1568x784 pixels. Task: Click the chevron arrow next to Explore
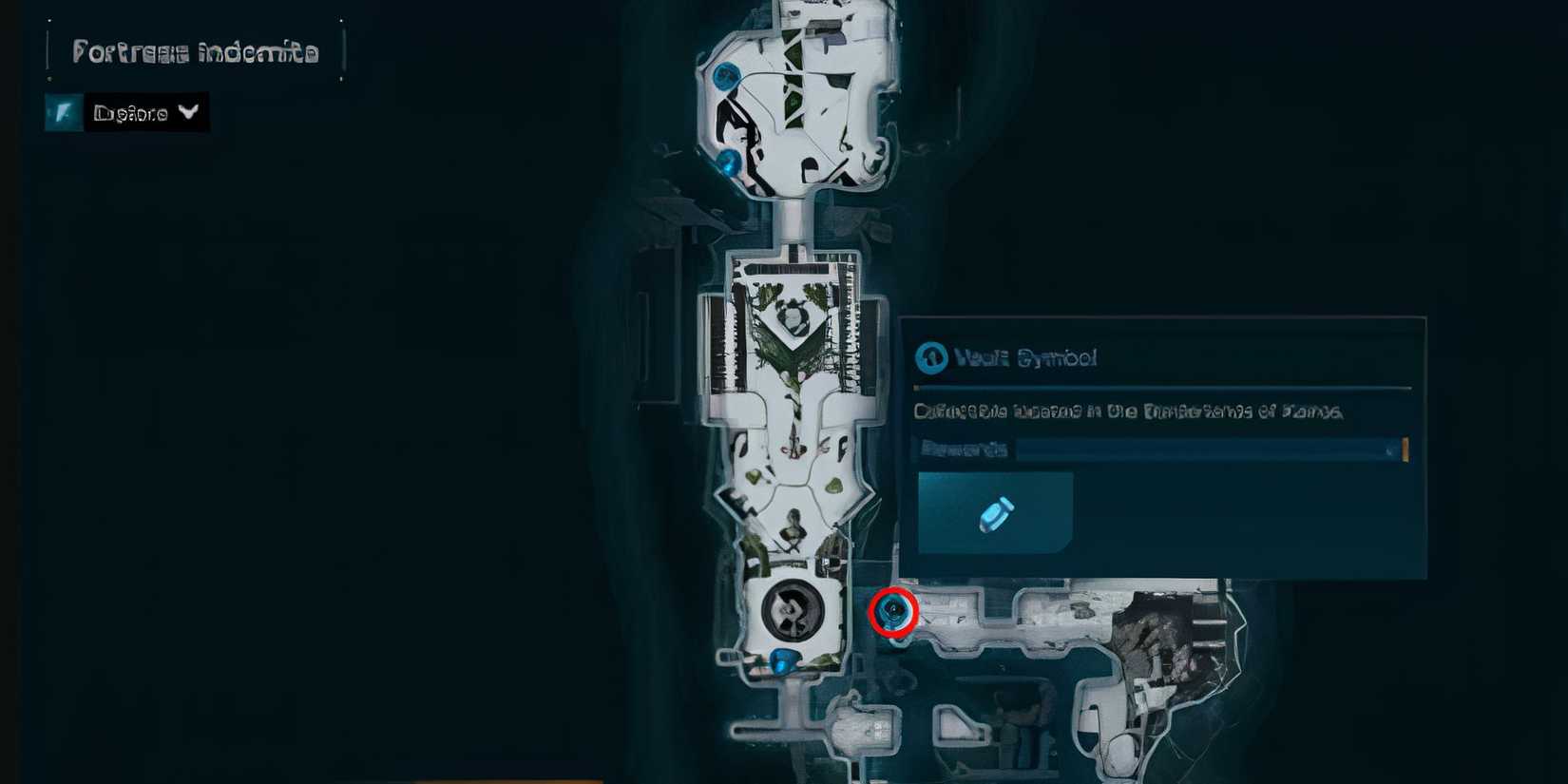tap(187, 113)
